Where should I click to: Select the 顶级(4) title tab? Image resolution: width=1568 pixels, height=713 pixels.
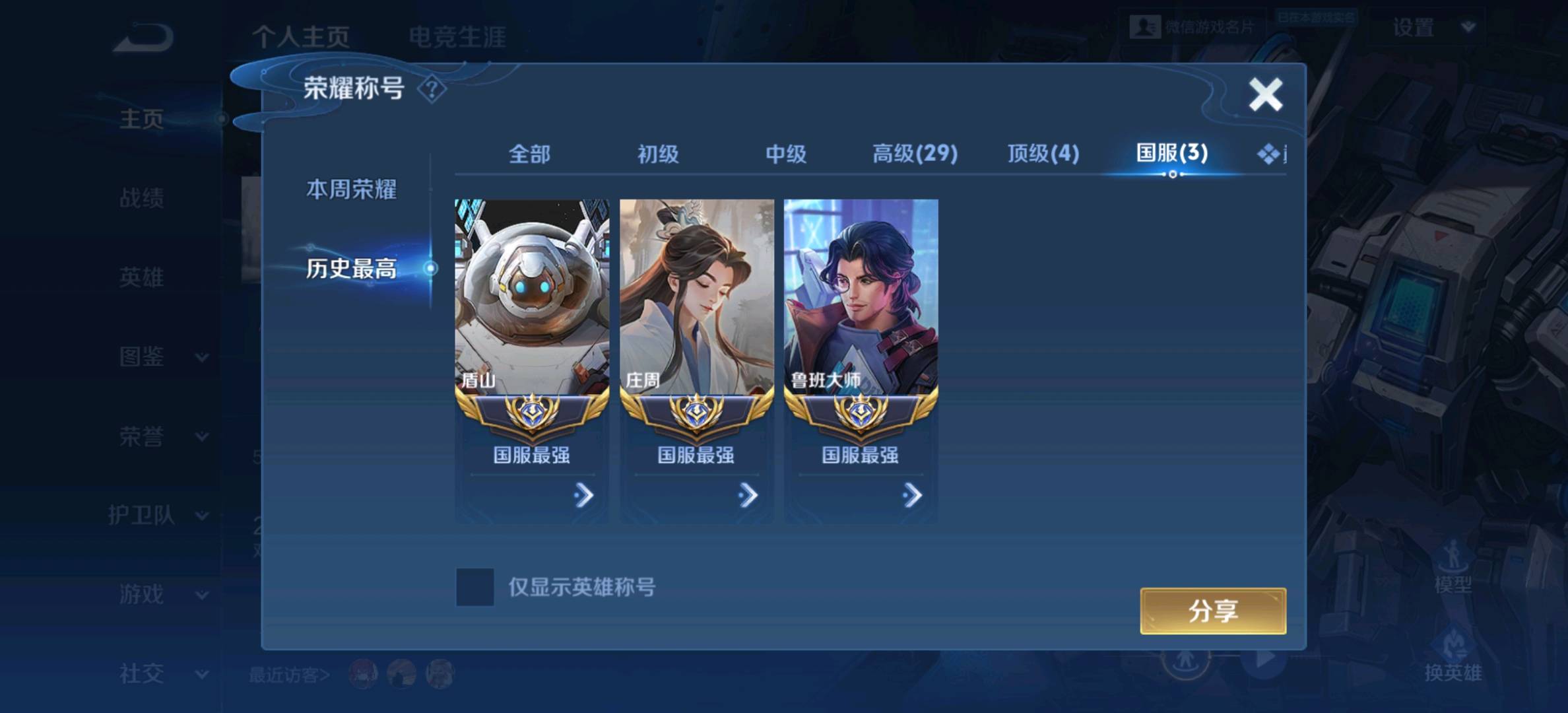pyautogui.click(x=1041, y=154)
